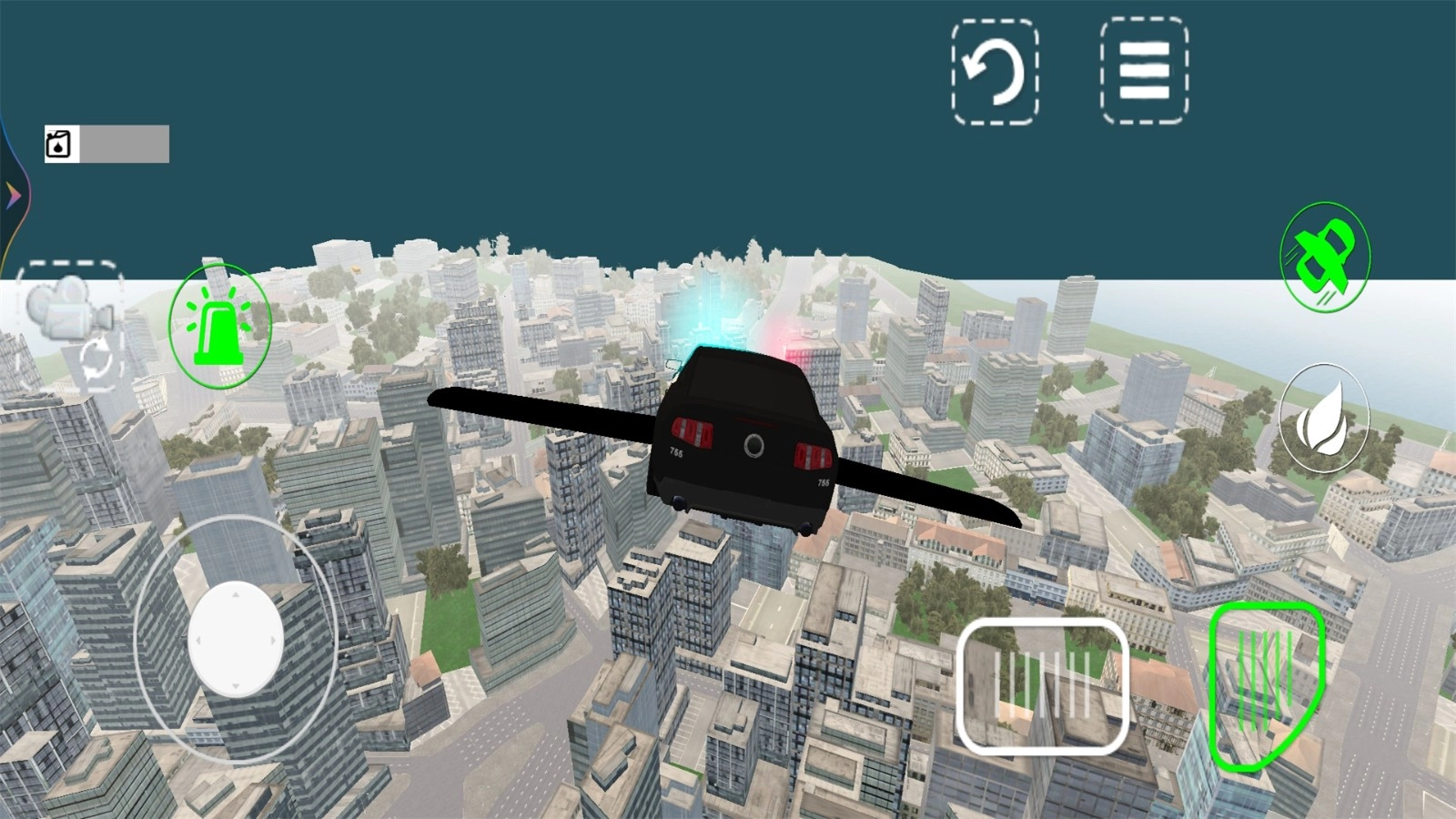The height and width of the screenshot is (819, 1456).
Task: Open the dashed restart options box
Action: (x=996, y=73)
